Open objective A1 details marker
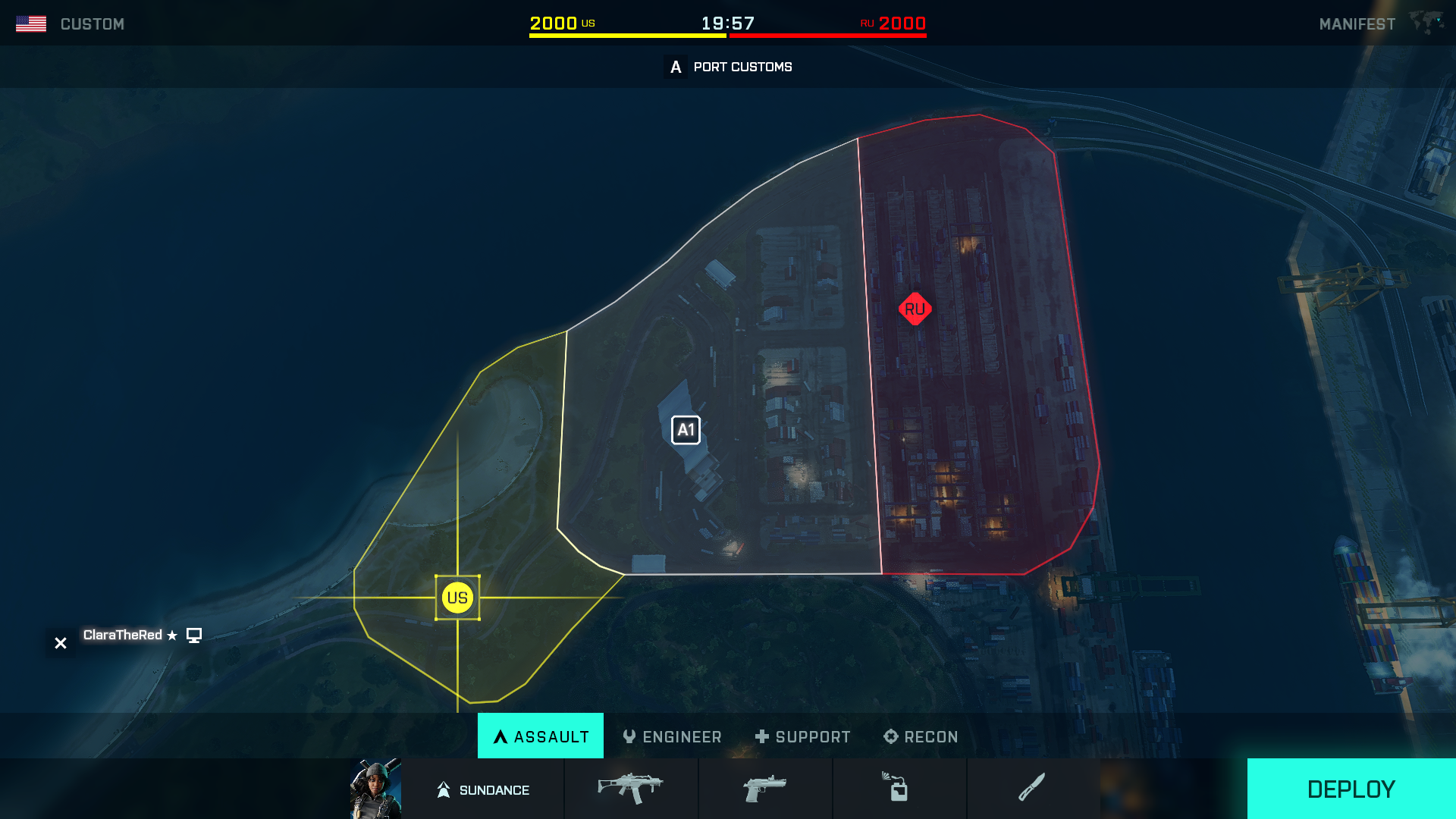The width and height of the screenshot is (1456, 819). 686,429
